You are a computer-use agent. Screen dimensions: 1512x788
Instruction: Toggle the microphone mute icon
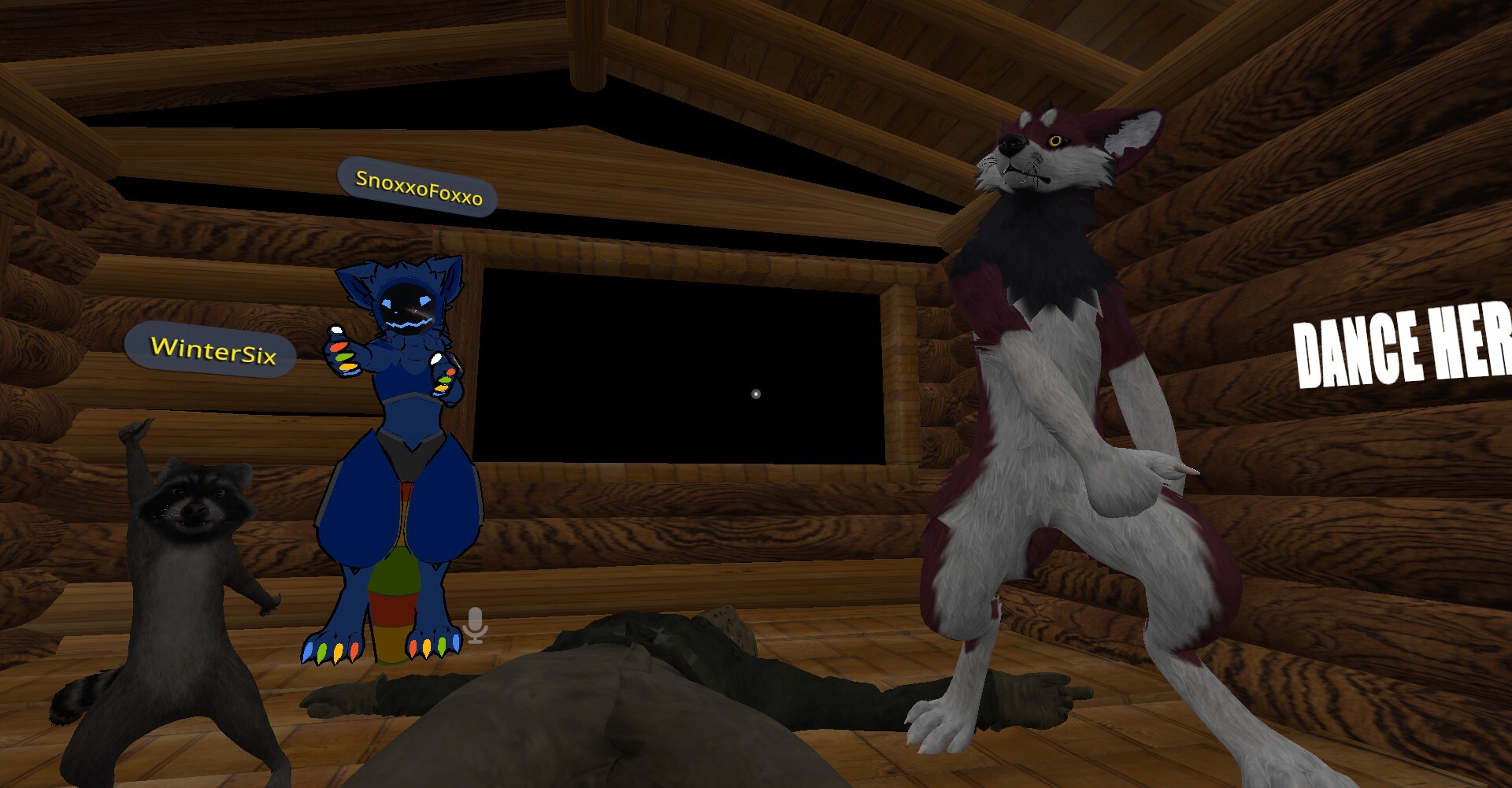pos(475,625)
